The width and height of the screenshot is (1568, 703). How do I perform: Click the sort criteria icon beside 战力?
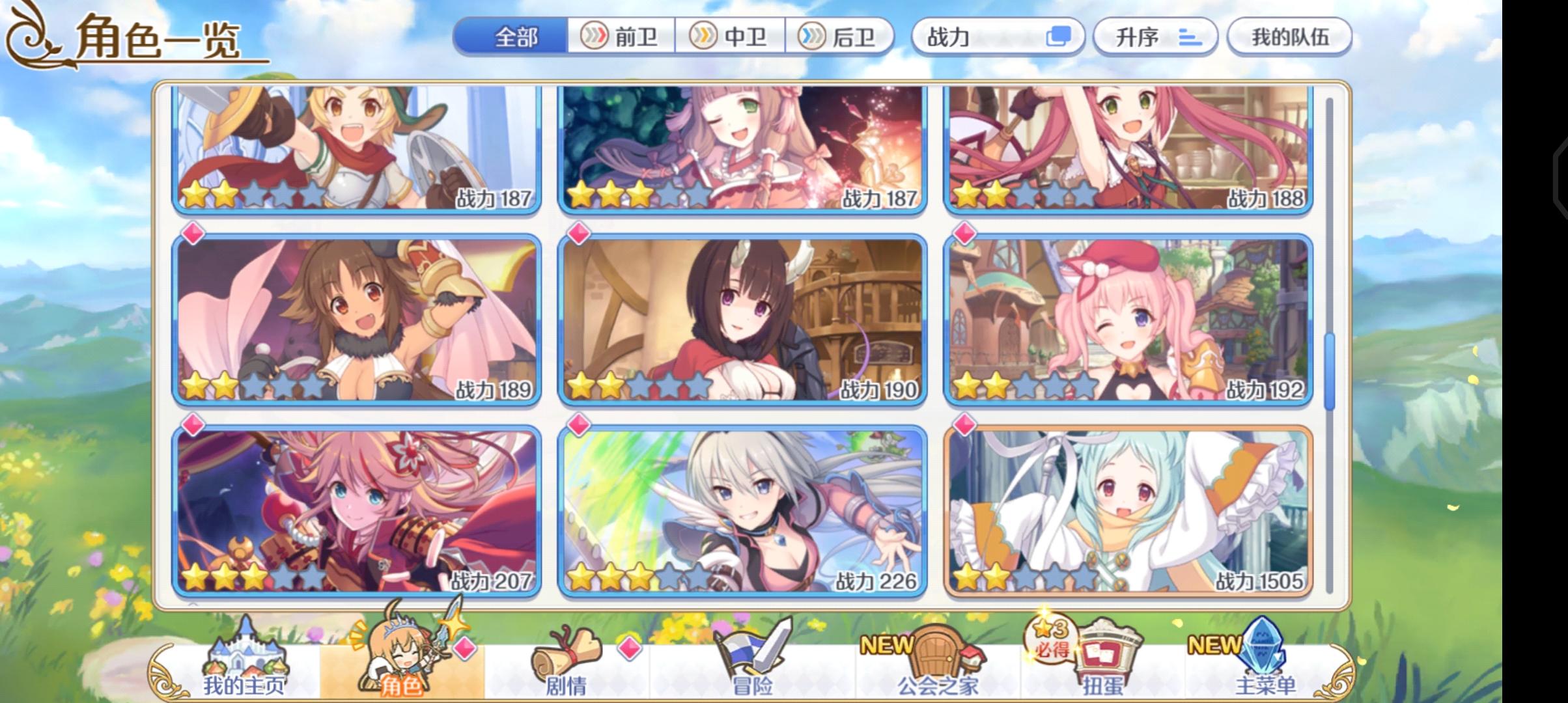coord(1058,37)
